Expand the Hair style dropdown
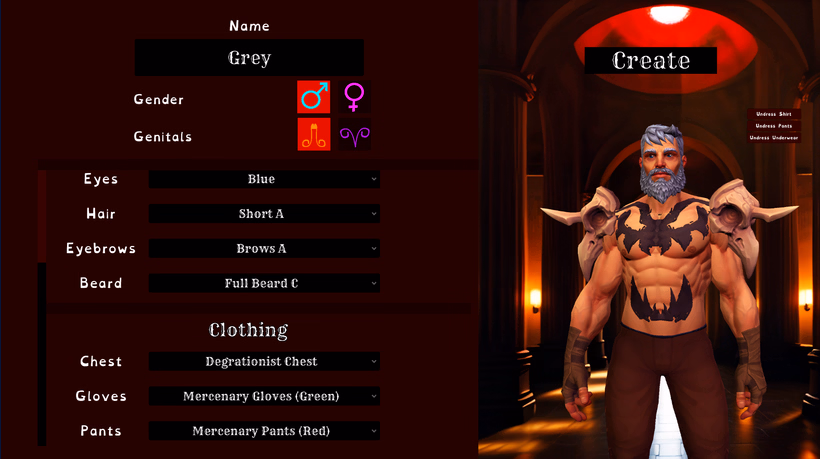This screenshot has width=820, height=459. point(264,214)
